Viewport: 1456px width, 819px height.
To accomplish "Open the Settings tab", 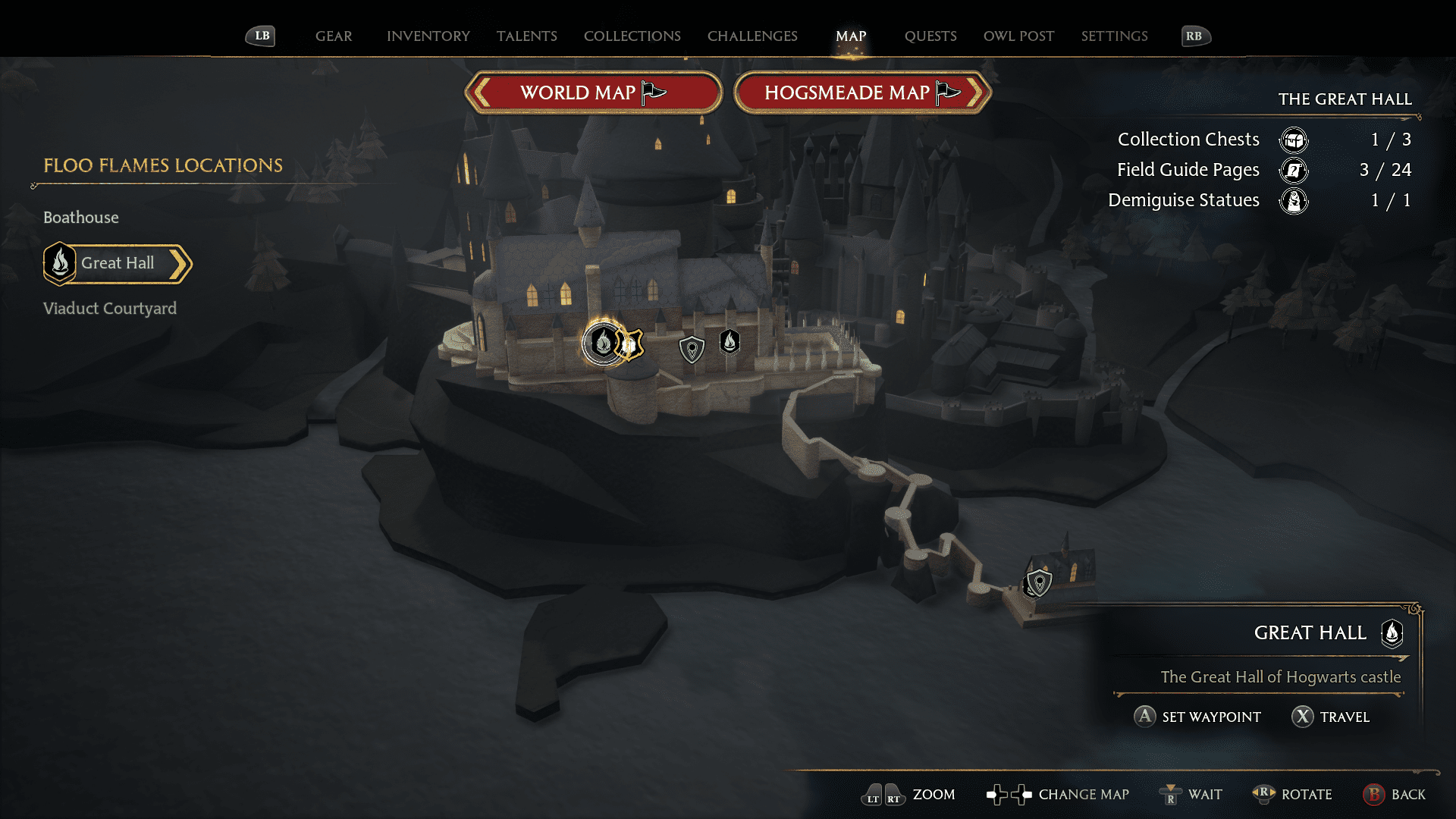I will (1114, 36).
